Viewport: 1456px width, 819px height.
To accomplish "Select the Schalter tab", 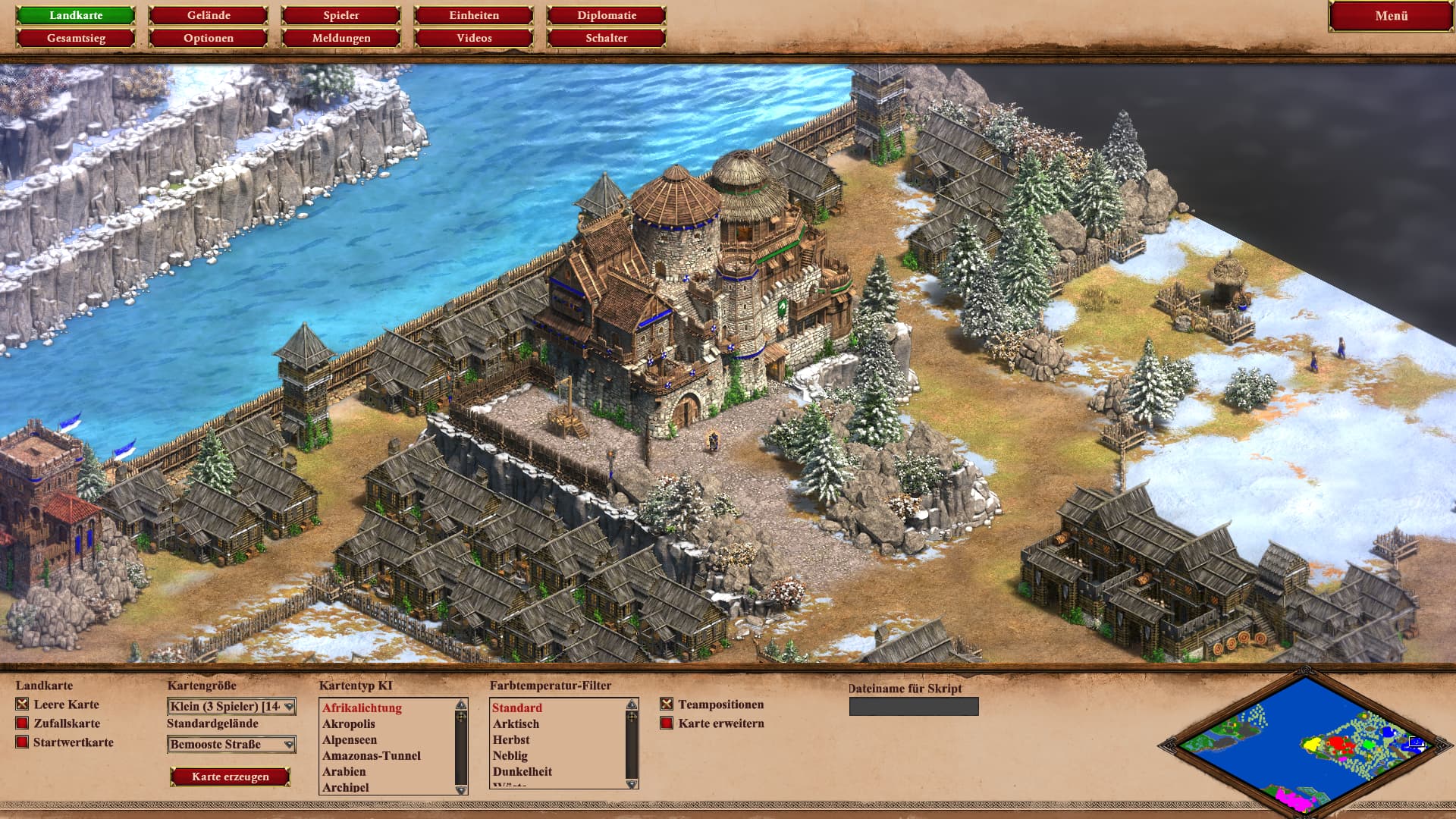I will (x=607, y=38).
